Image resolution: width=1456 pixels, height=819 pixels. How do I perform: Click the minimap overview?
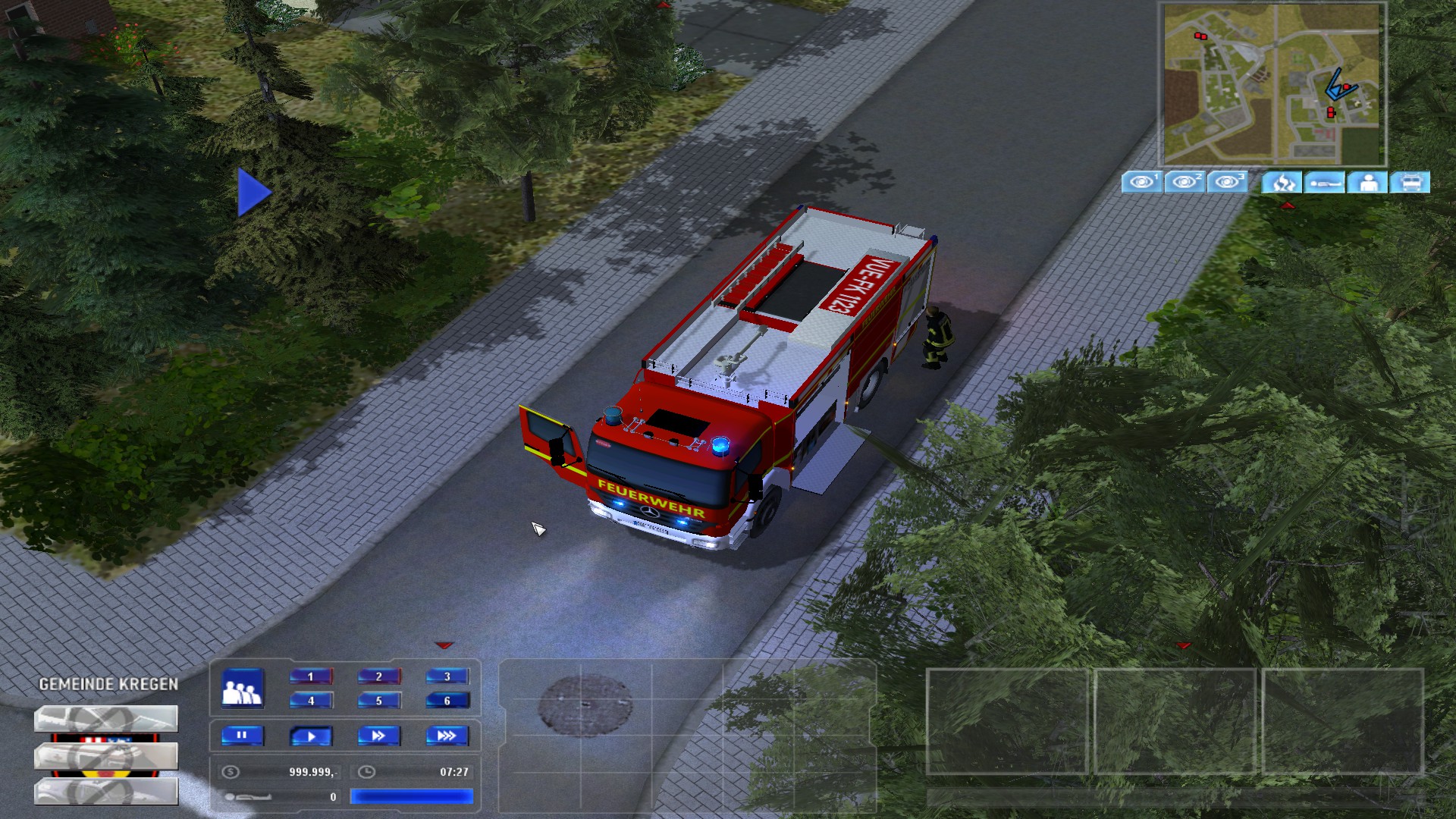click(x=1274, y=83)
